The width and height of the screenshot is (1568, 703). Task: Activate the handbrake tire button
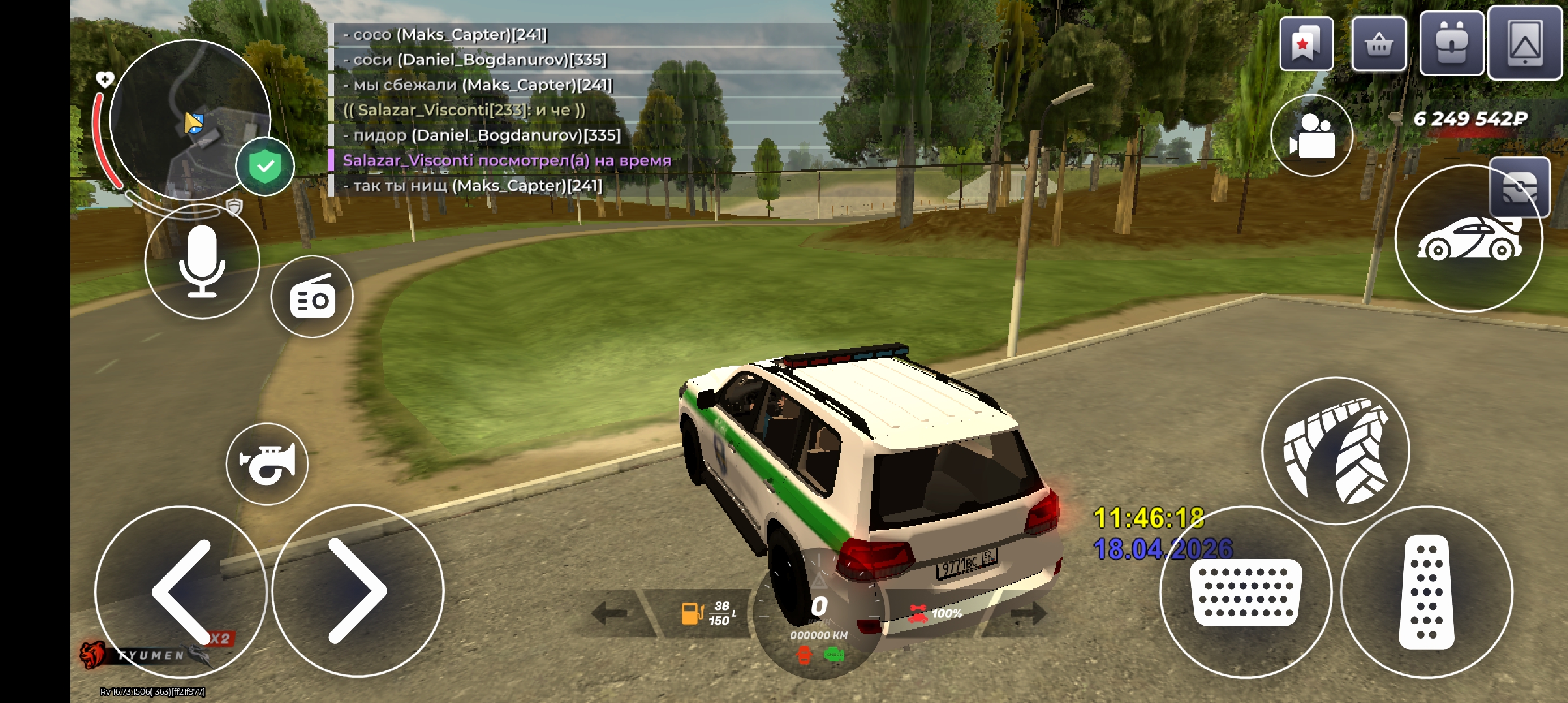(x=1336, y=450)
